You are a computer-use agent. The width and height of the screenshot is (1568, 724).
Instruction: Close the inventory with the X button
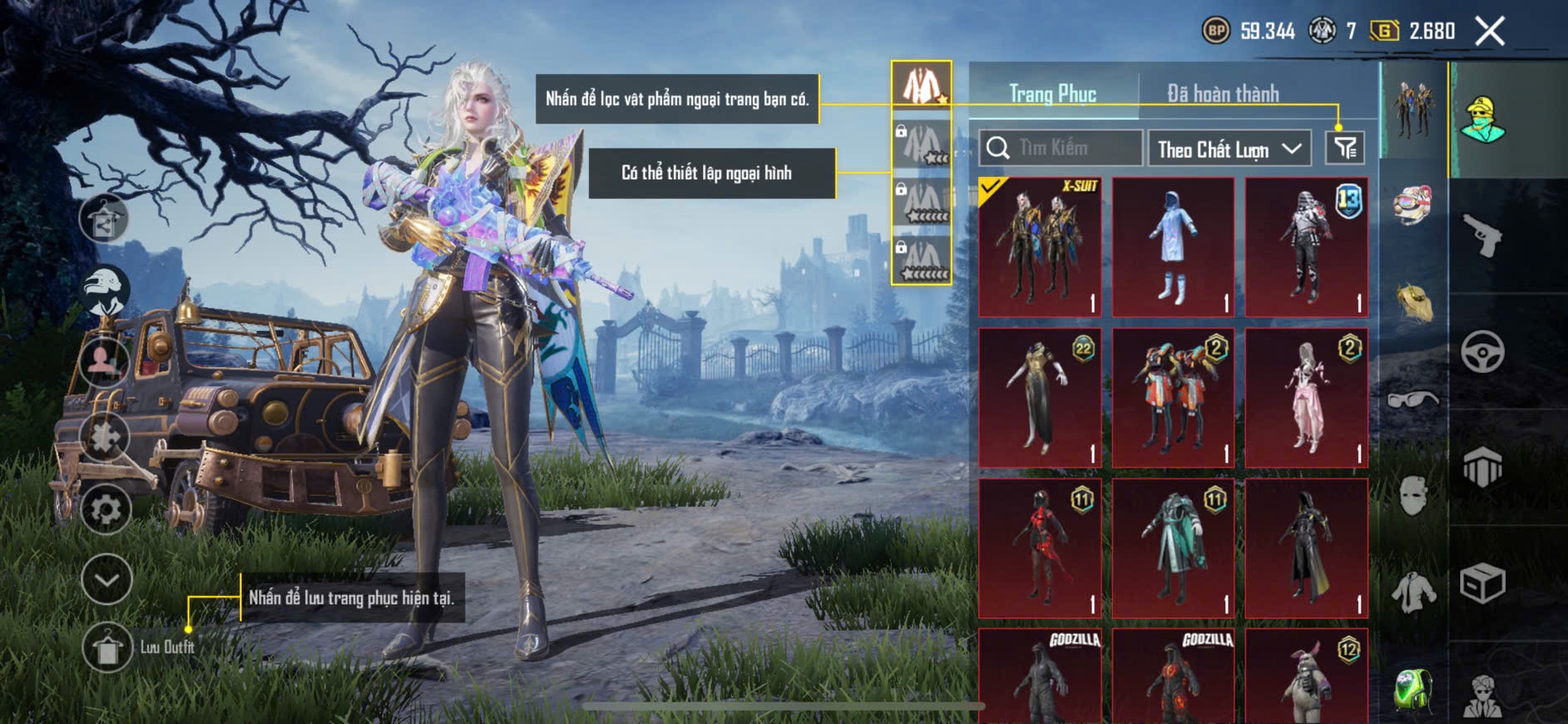tap(1489, 32)
